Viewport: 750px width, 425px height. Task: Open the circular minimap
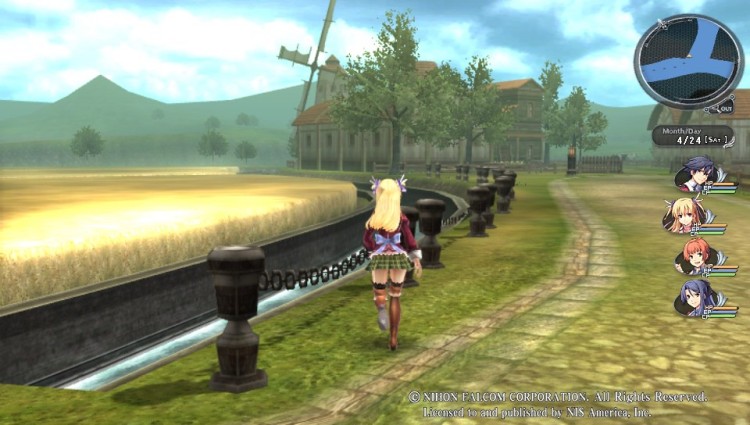point(688,61)
